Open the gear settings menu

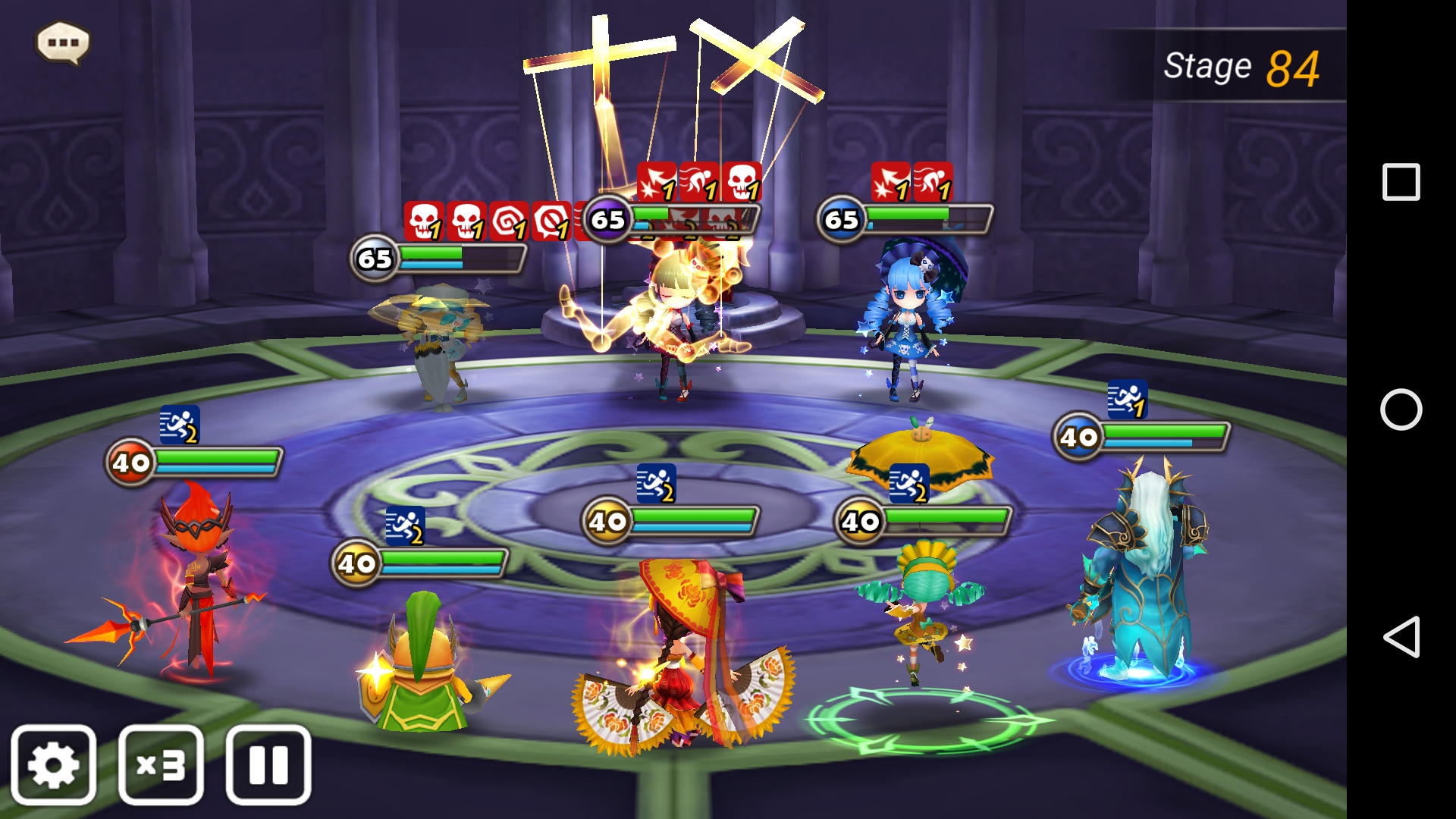[x=53, y=764]
